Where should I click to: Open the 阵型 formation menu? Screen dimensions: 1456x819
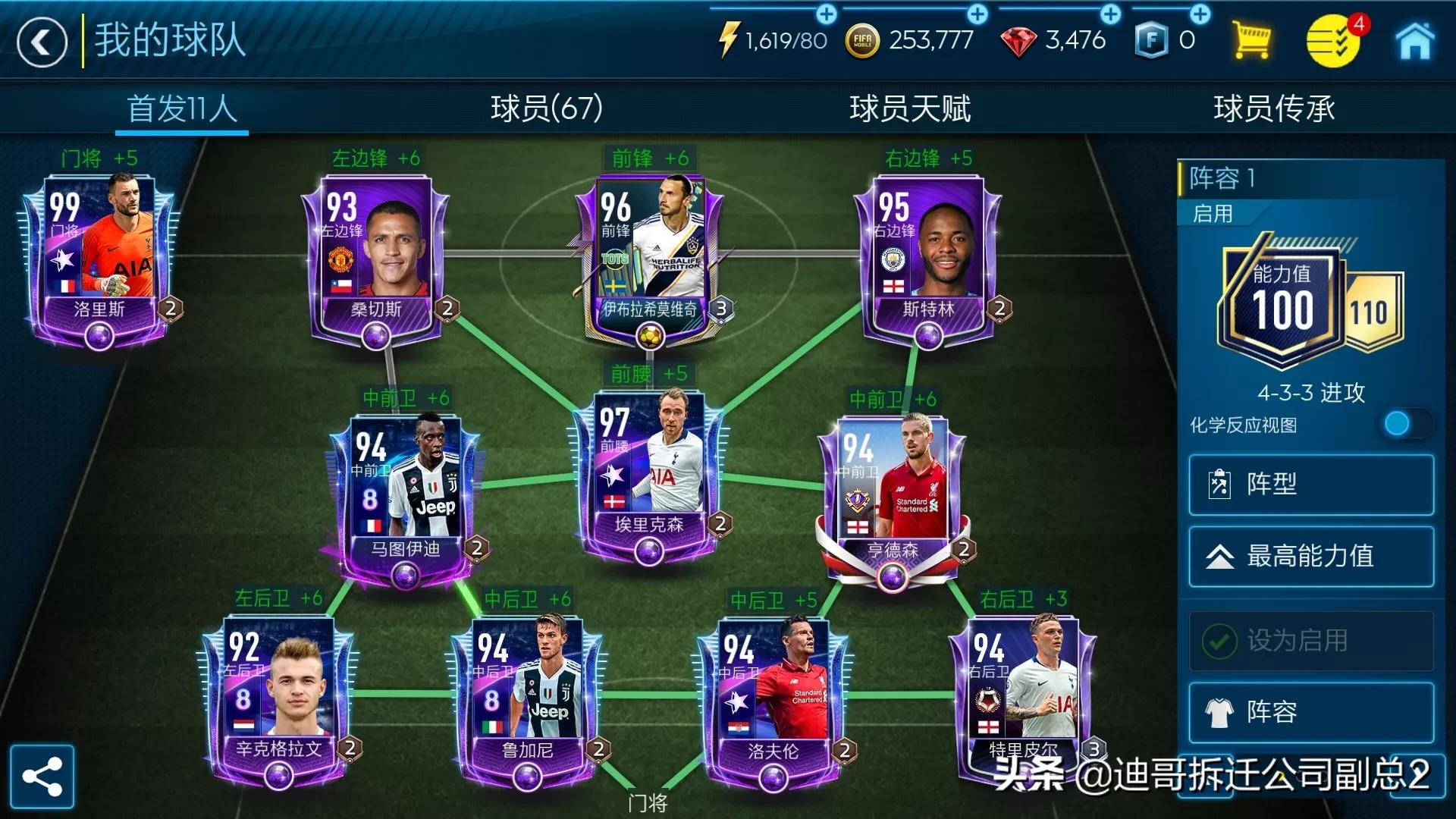tap(1310, 485)
